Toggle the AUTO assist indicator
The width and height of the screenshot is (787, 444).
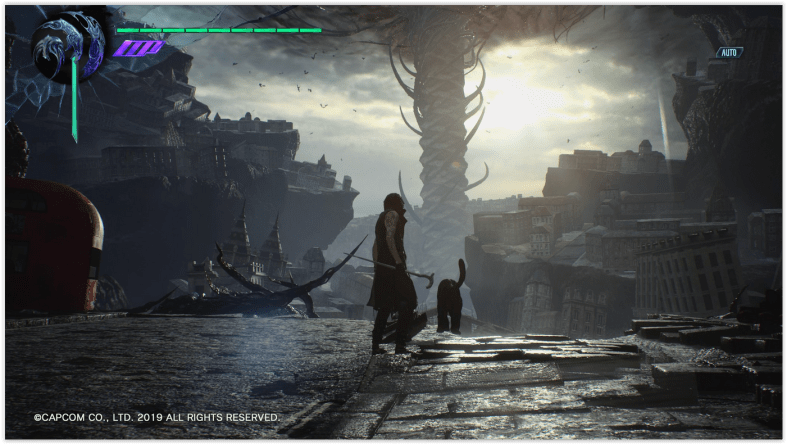point(730,52)
